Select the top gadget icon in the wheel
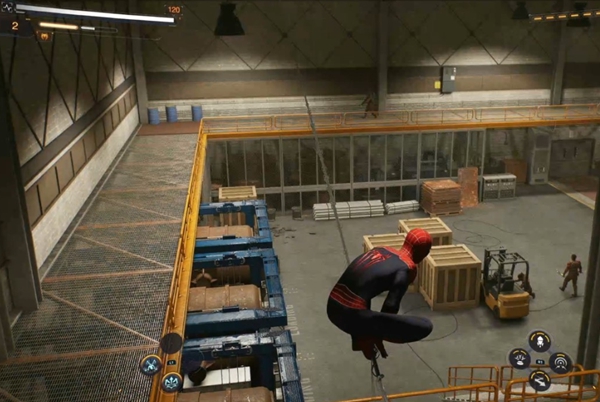Viewport: 600px width, 402px height. click(539, 340)
